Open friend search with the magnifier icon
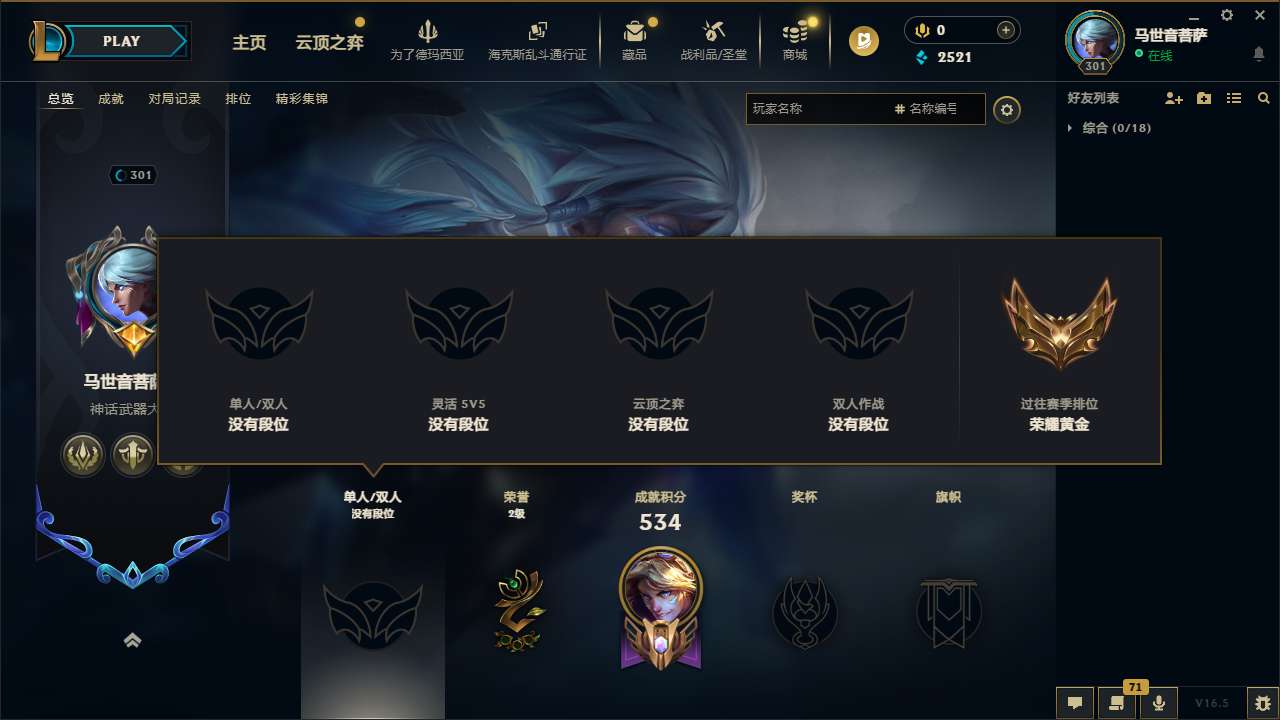This screenshot has height=720, width=1280. pyautogui.click(x=1263, y=98)
